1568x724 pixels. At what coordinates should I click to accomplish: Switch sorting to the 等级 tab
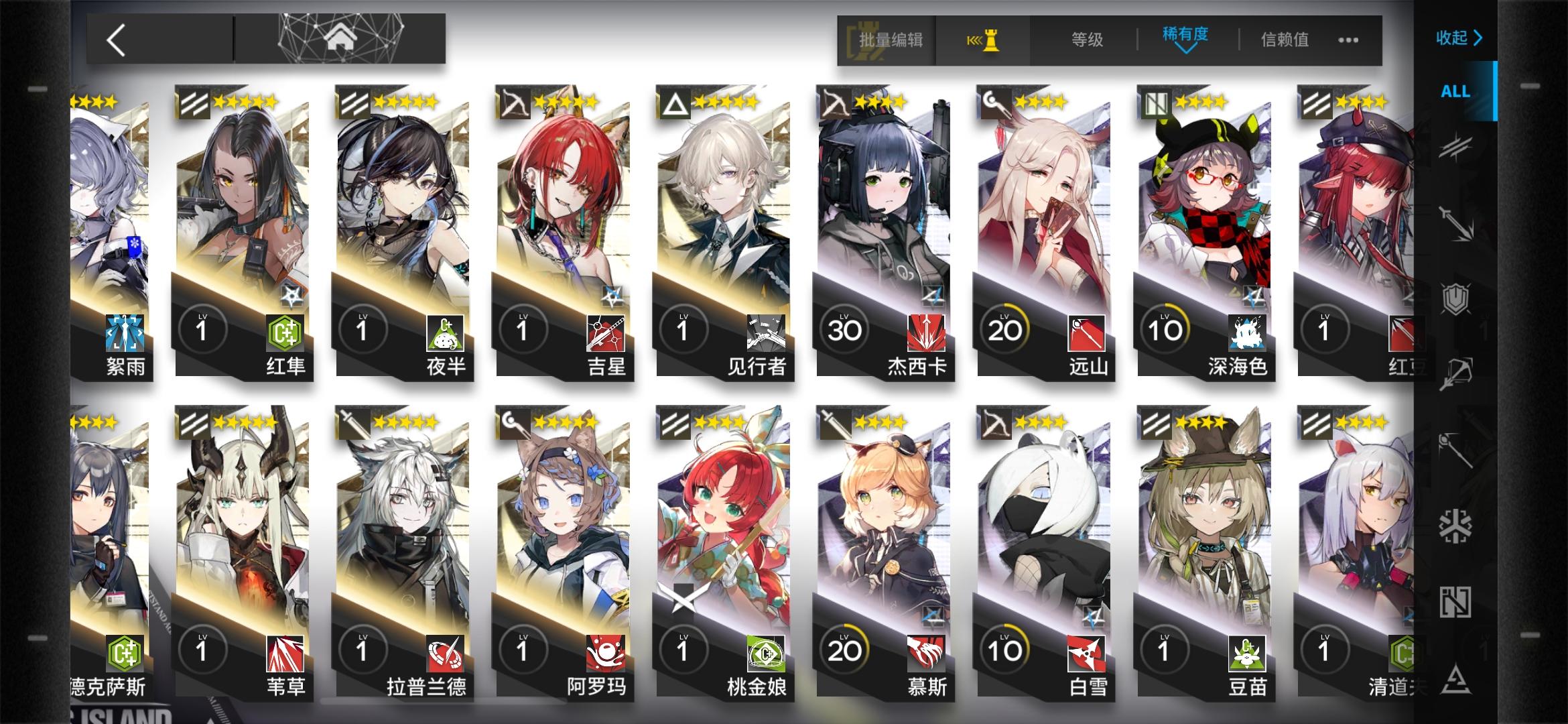point(1086,40)
